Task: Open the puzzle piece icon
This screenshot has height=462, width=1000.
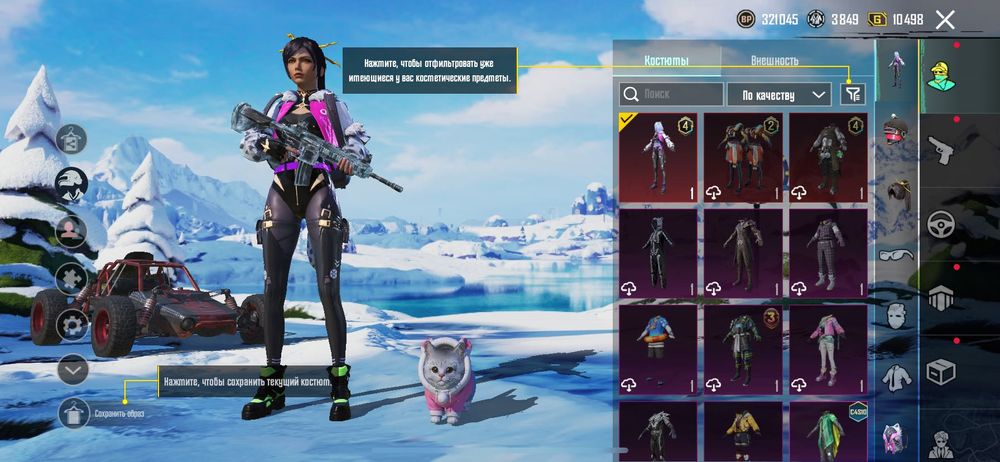Action: 72,277
